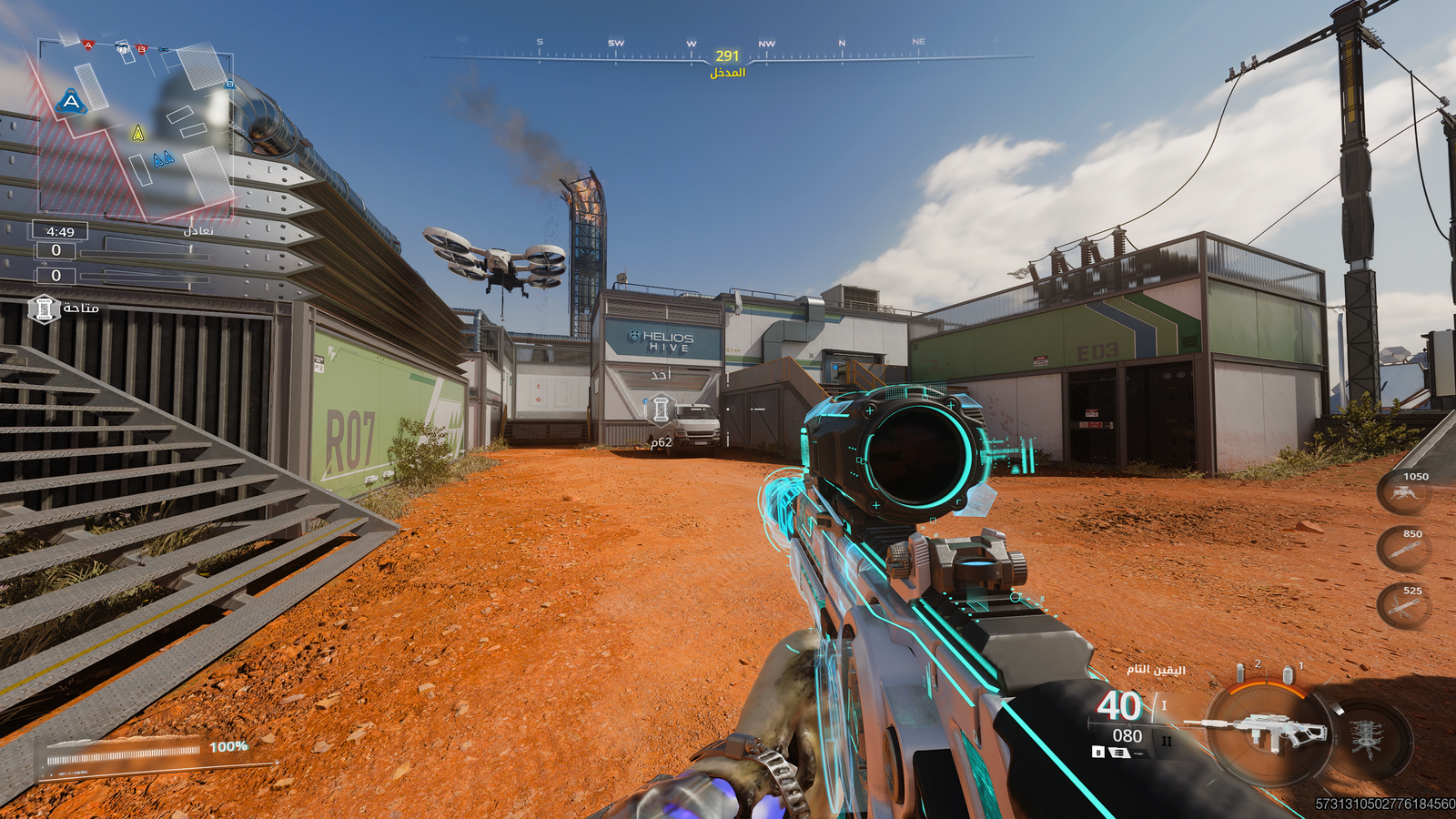Viewport: 1456px width, 819px height.
Task: Click the yellow player arrow on the minimap
Action: point(138,134)
